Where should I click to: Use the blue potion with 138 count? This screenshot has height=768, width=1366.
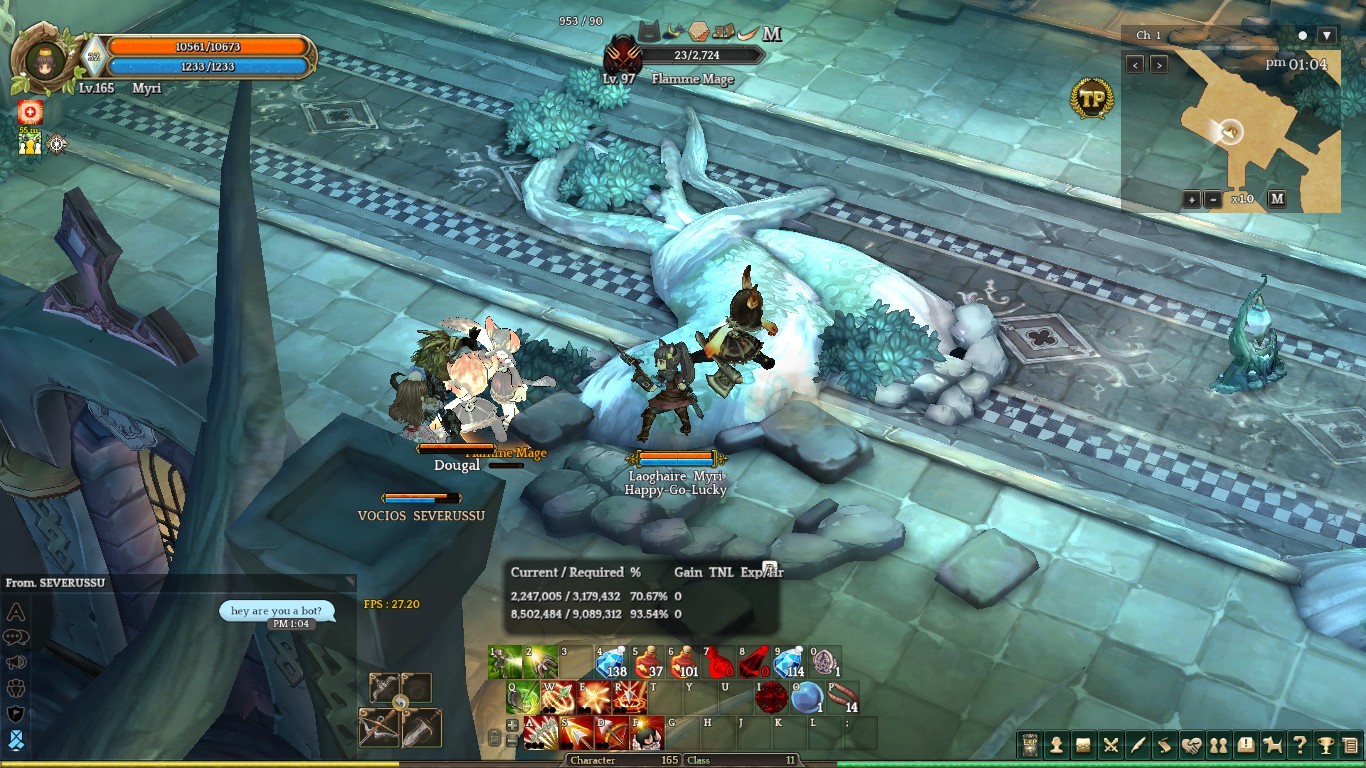[610, 662]
